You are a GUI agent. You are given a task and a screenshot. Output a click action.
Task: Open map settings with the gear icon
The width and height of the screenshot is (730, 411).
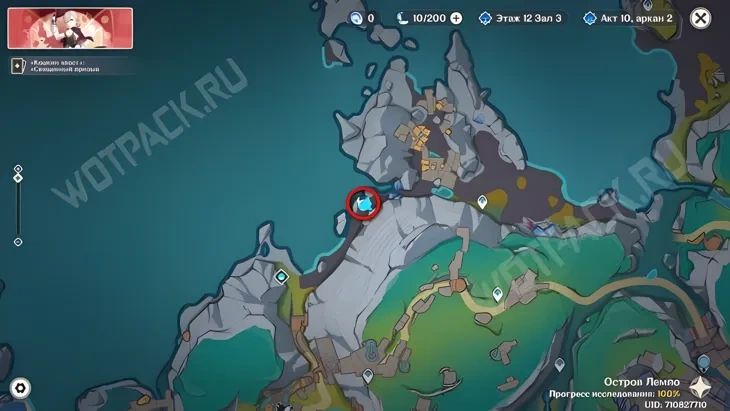(x=20, y=388)
